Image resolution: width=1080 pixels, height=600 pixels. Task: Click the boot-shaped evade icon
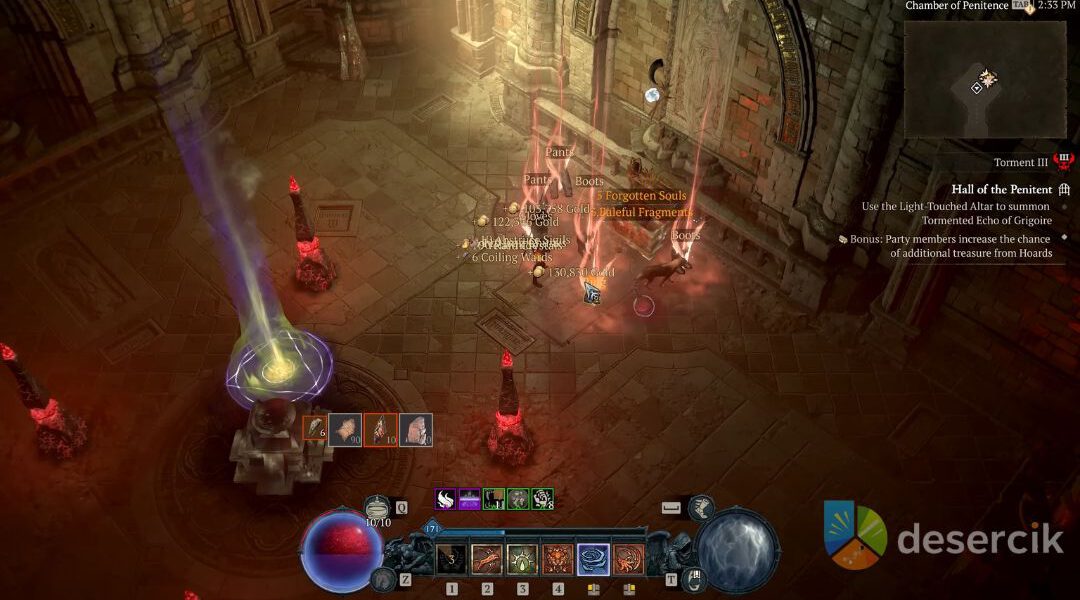click(700, 507)
